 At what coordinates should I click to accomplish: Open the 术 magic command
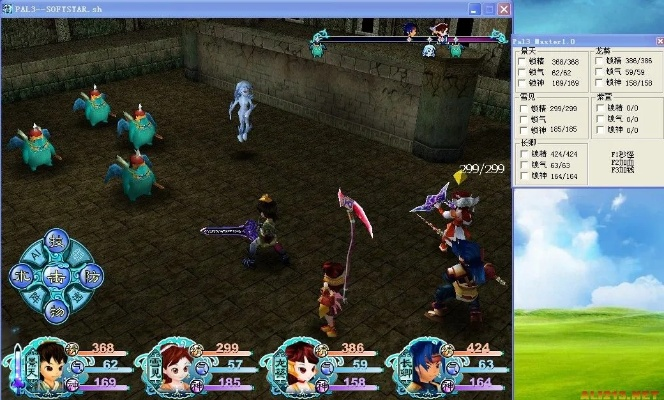22,276
